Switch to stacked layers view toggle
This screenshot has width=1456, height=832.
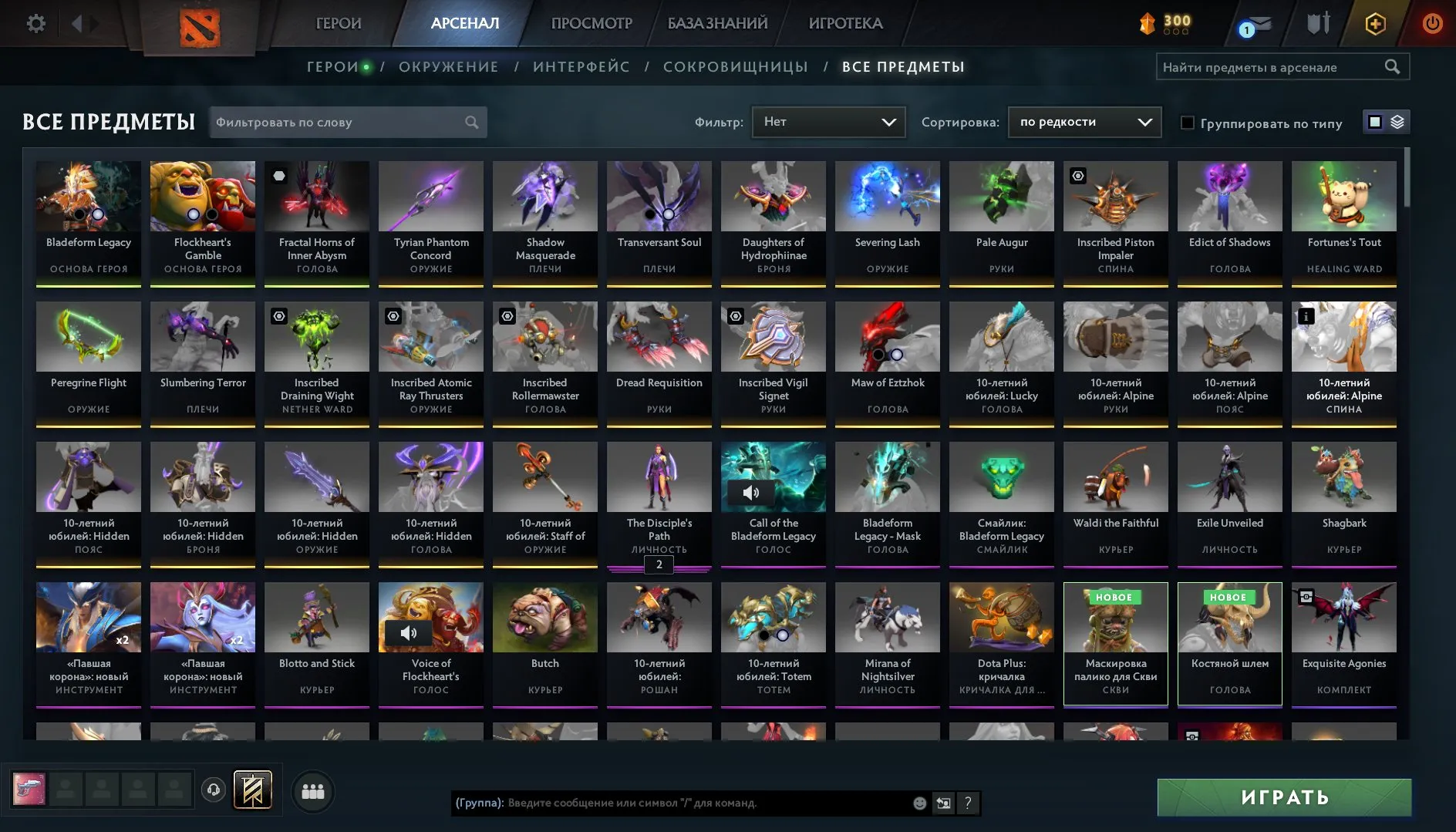click(x=1396, y=122)
